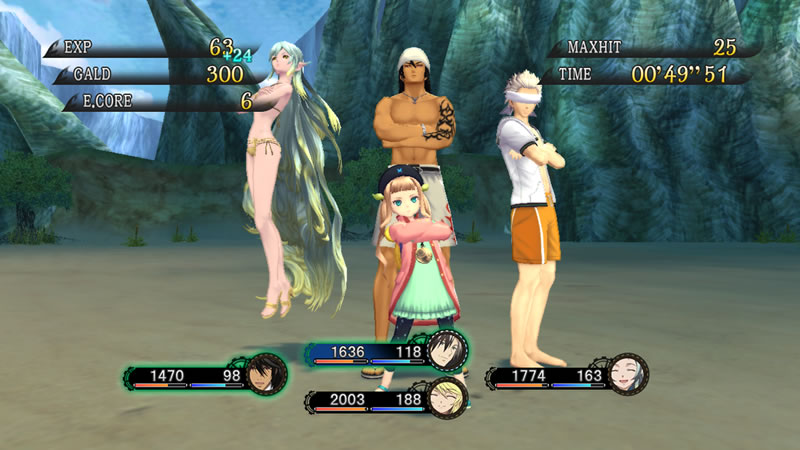800x450 pixels.
Task: Select the tan dark-haired character portrait
Action: pos(267,375)
